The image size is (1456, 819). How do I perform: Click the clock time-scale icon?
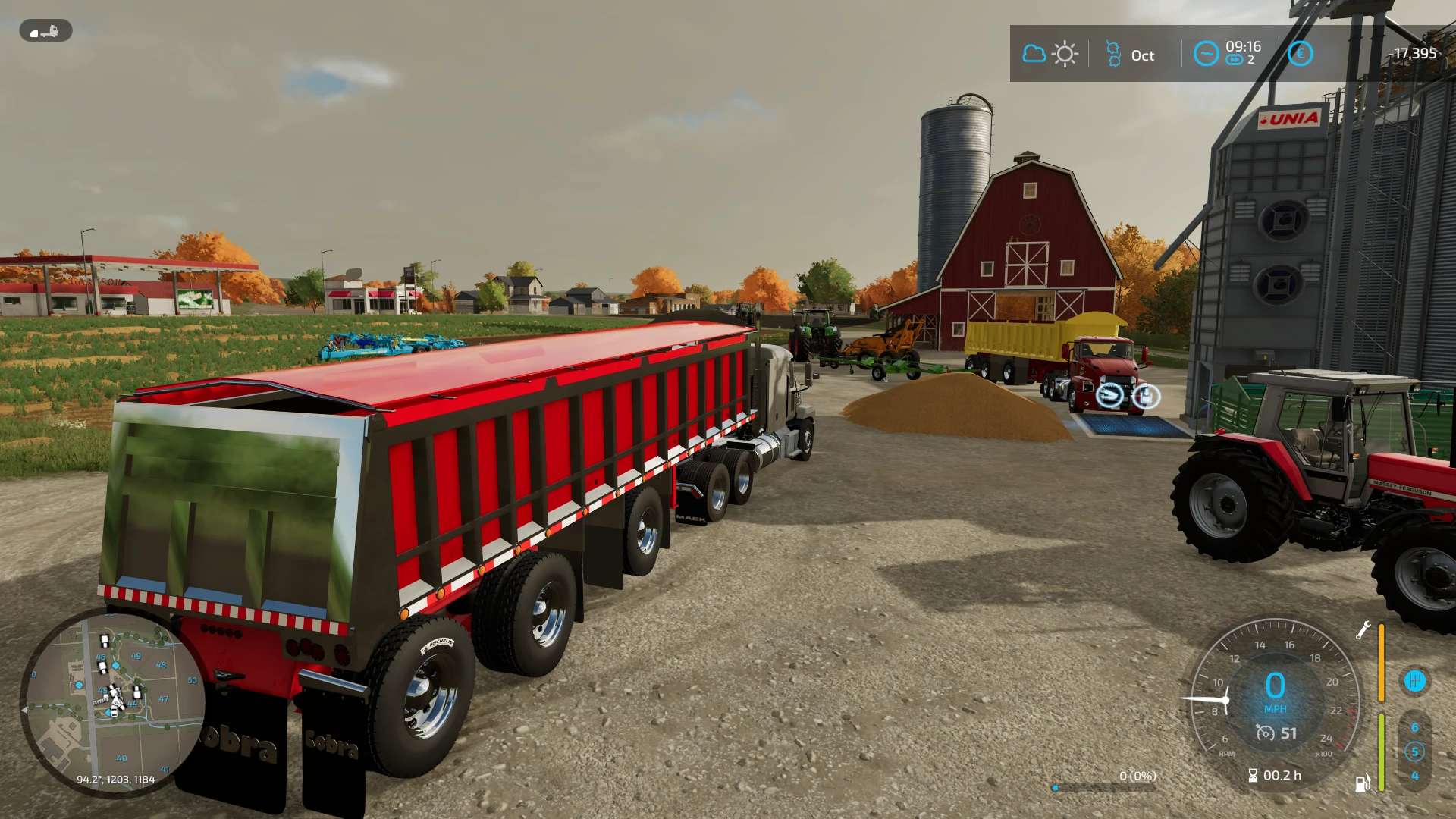coord(1206,54)
